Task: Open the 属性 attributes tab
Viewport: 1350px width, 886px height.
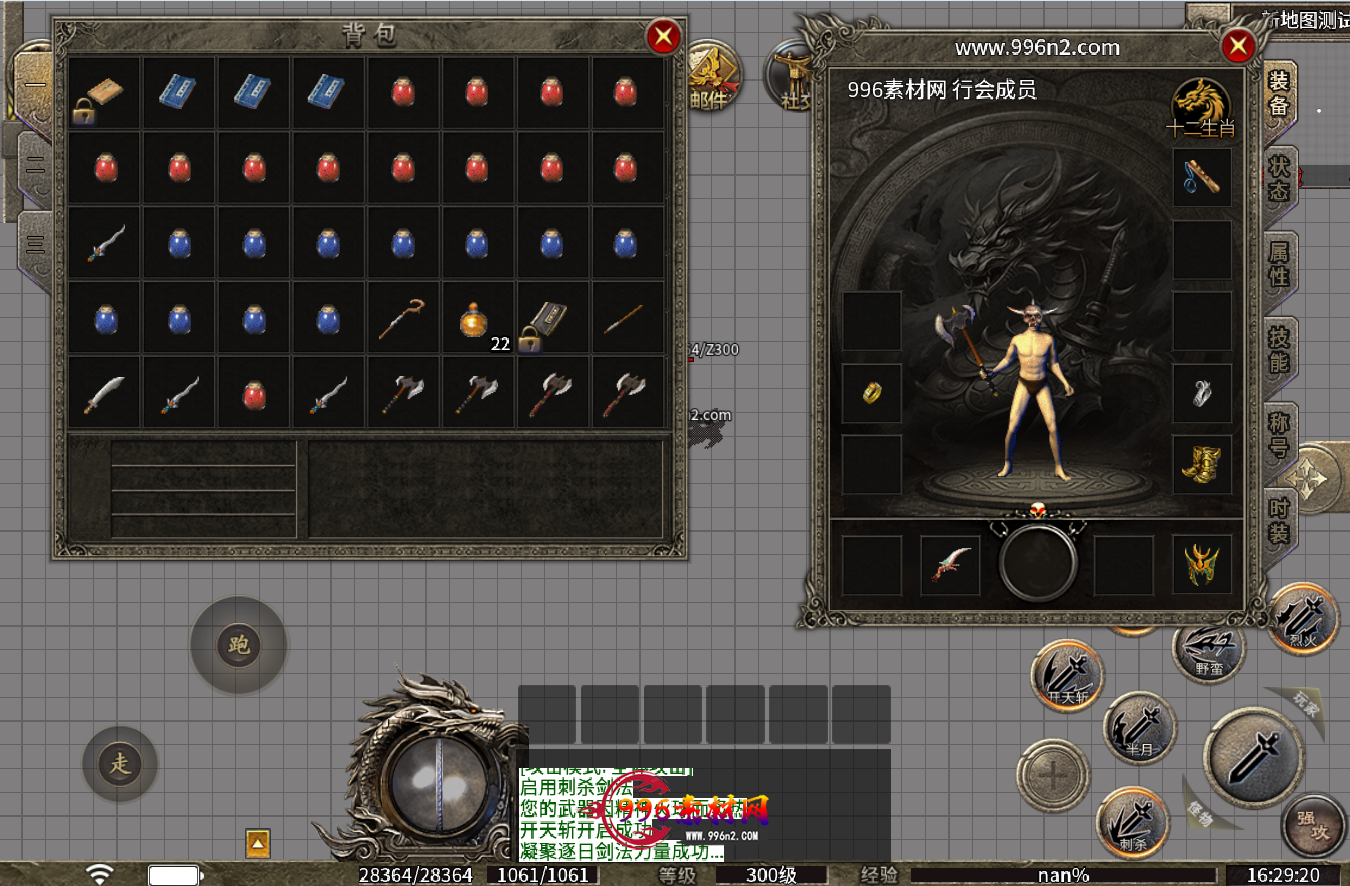Action: click(x=1279, y=264)
